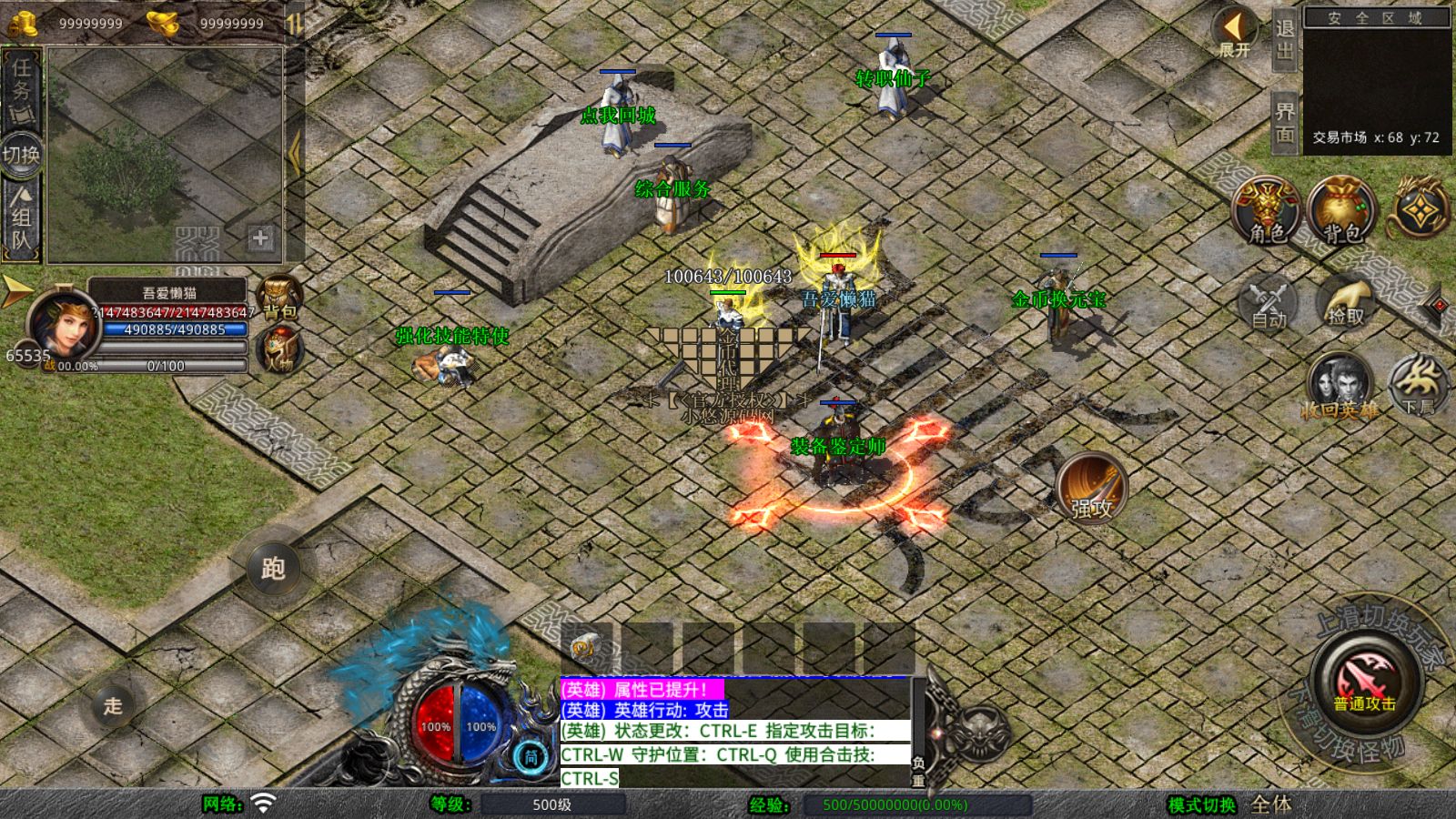Open the 组队 team tab
The height and width of the screenshot is (819, 1456).
pos(21,218)
